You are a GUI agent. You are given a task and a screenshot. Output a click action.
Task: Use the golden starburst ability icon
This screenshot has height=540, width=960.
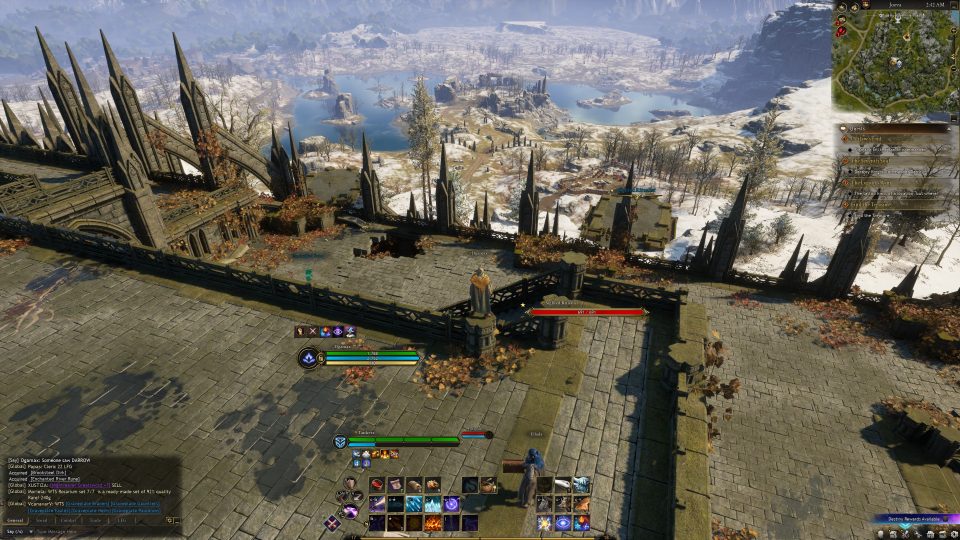pos(544,523)
